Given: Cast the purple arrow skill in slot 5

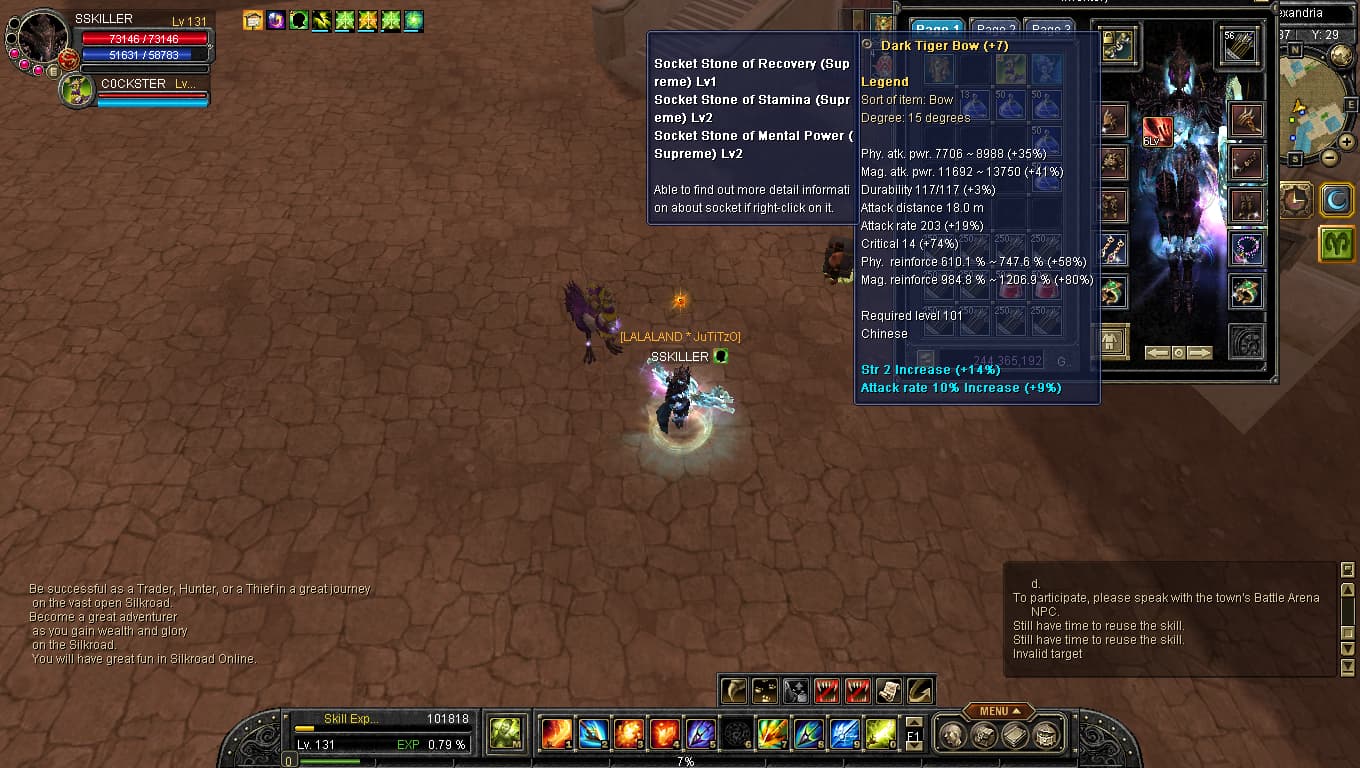Looking at the screenshot, I should pos(700,734).
